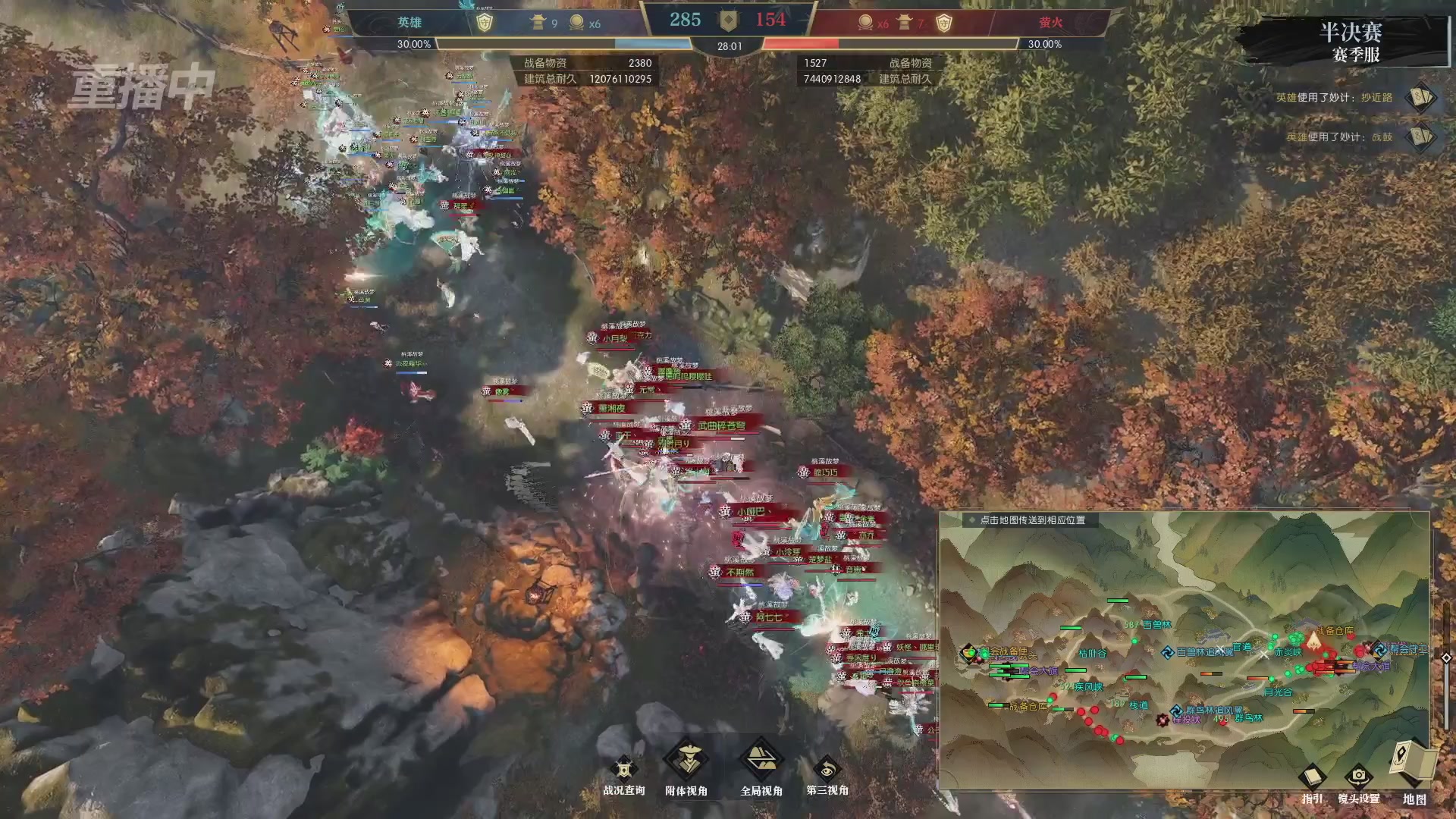This screenshot has height=819, width=1456.
Task: Teleport to 百兽林 on the minimap
Action: click(x=1156, y=625)
